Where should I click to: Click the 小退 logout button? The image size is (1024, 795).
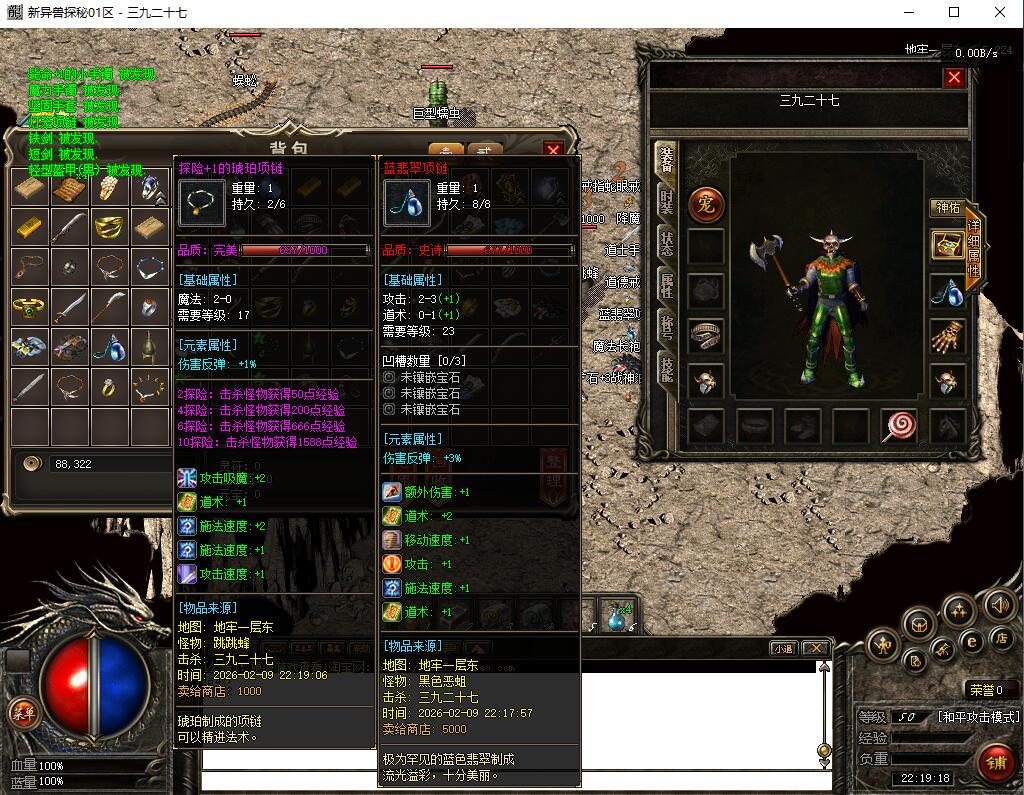(783, 648)
